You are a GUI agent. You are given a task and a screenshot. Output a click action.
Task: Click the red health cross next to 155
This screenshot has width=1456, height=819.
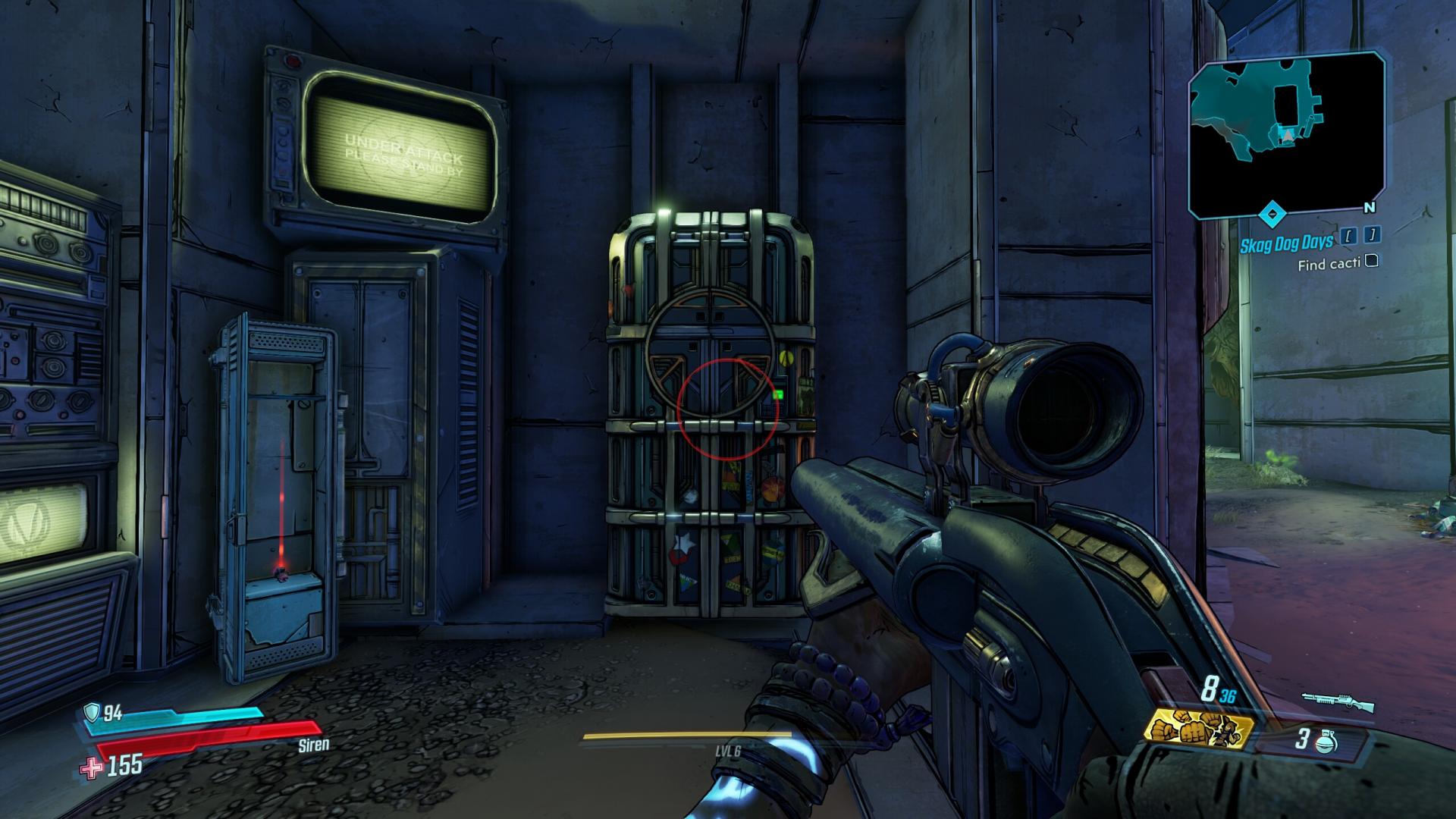coord(93,766)
